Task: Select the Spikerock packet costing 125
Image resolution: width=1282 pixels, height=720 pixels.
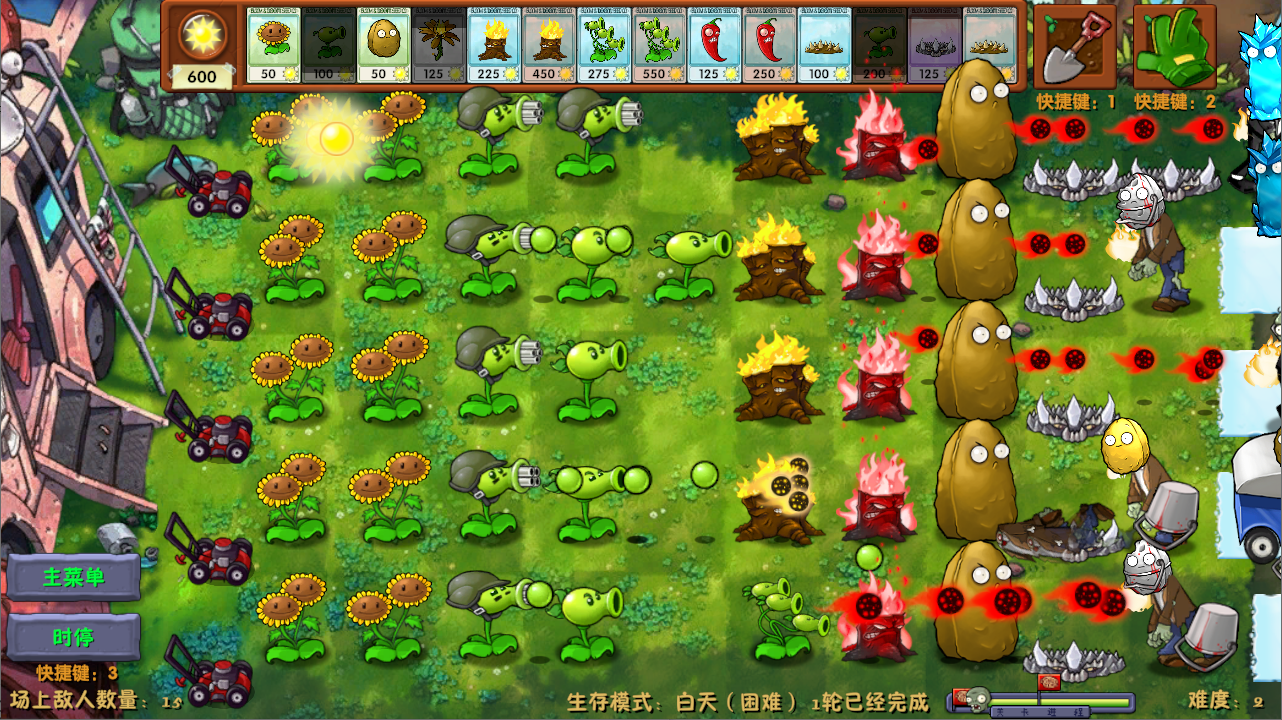Action: [933, 45]
